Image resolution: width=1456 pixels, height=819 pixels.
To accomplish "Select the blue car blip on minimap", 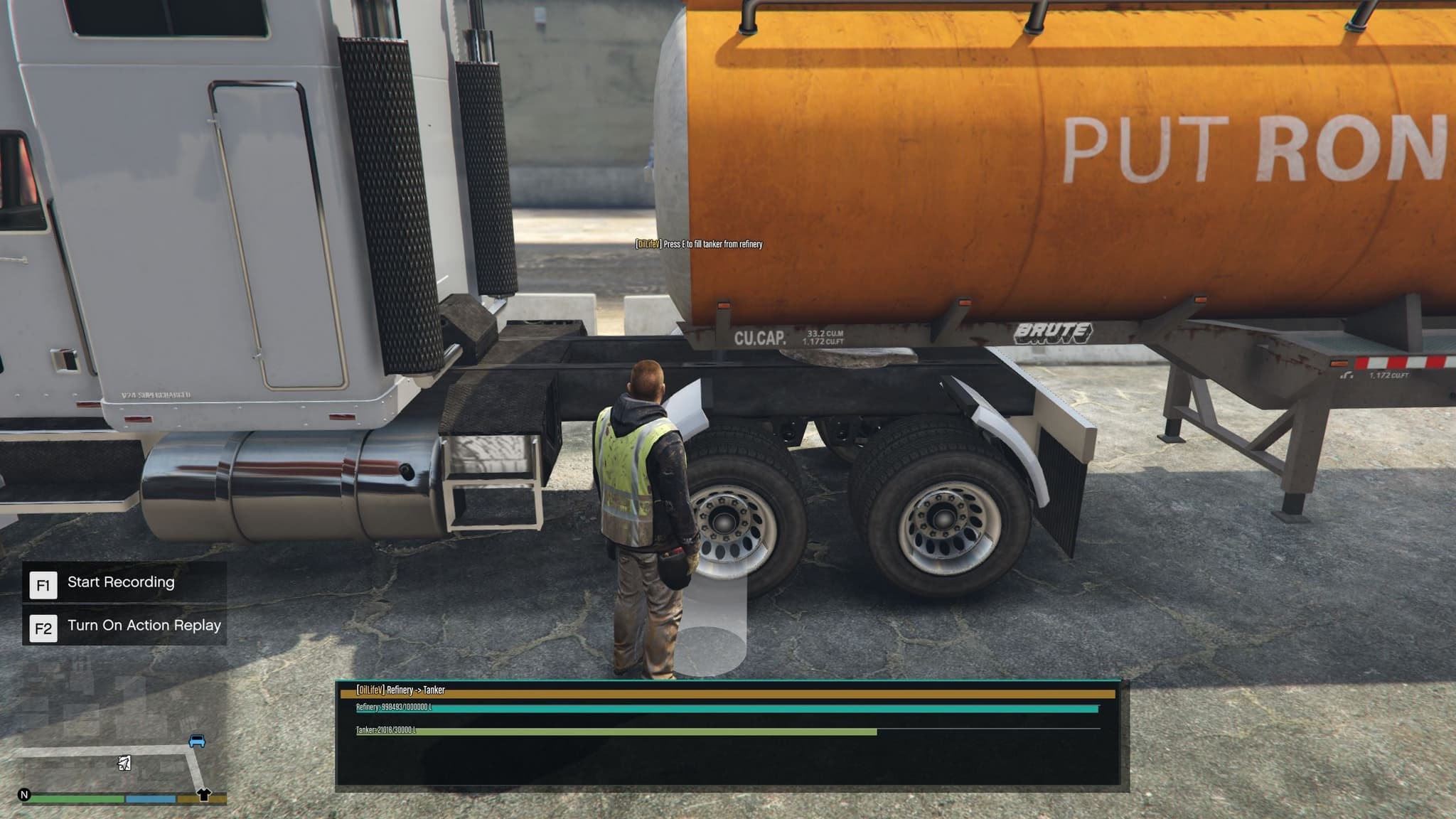I will [197, 742].
